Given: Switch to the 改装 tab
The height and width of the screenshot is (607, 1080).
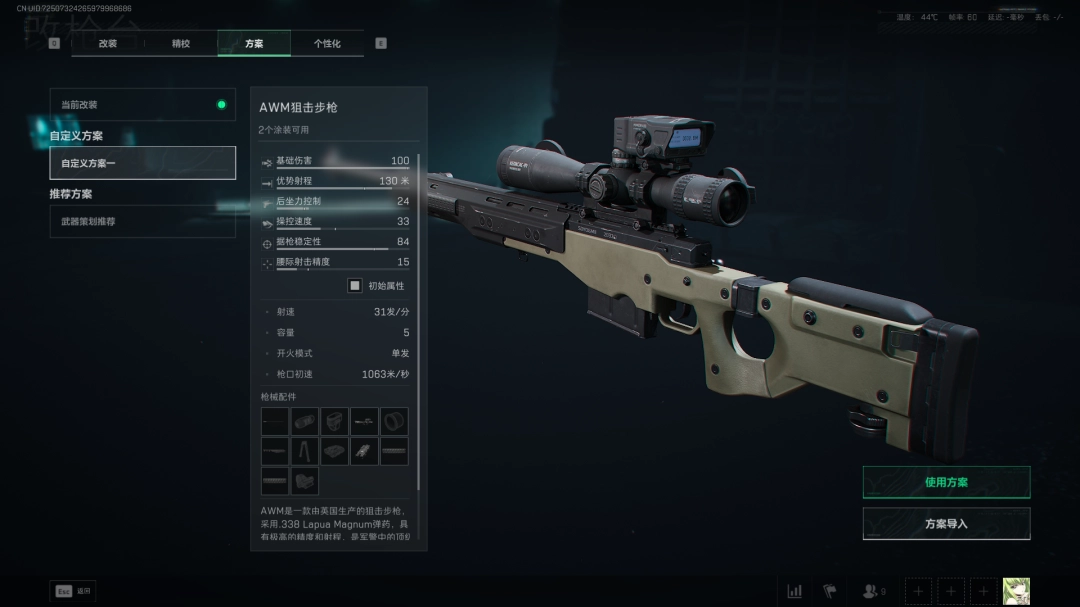Looking at the screenshot, I should 108,43.
